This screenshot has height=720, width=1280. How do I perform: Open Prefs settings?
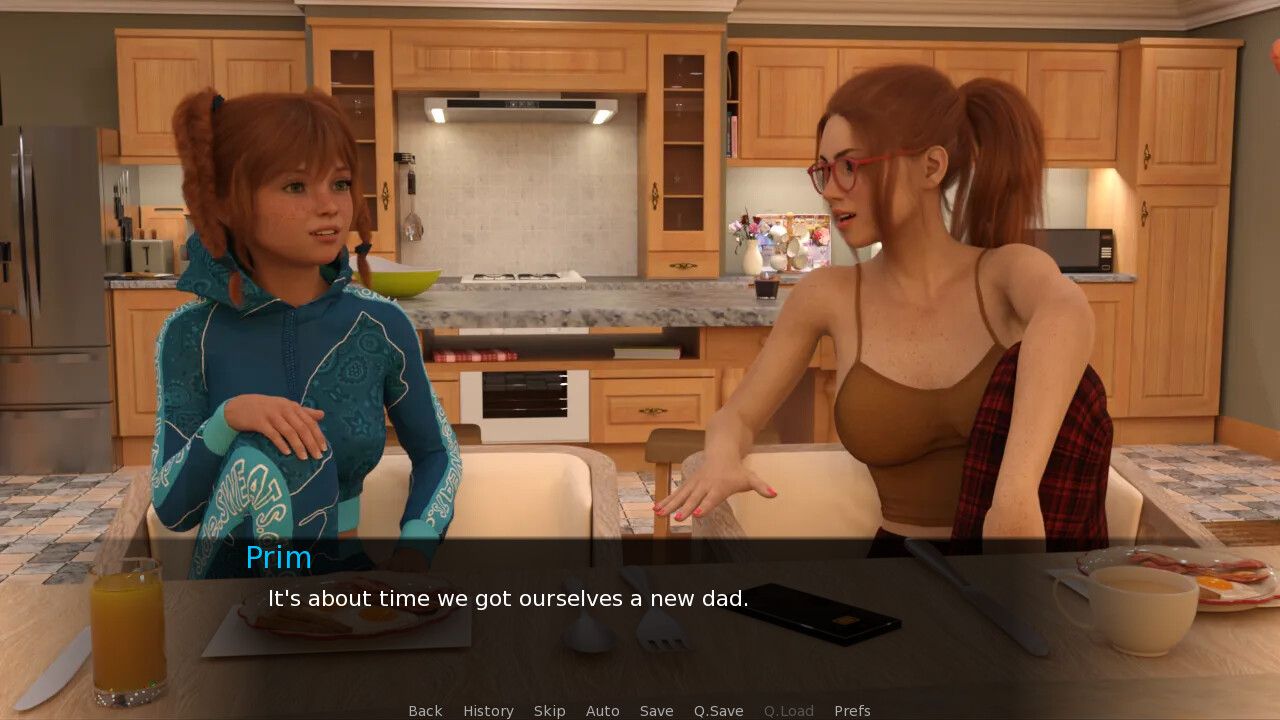point(852,711)
